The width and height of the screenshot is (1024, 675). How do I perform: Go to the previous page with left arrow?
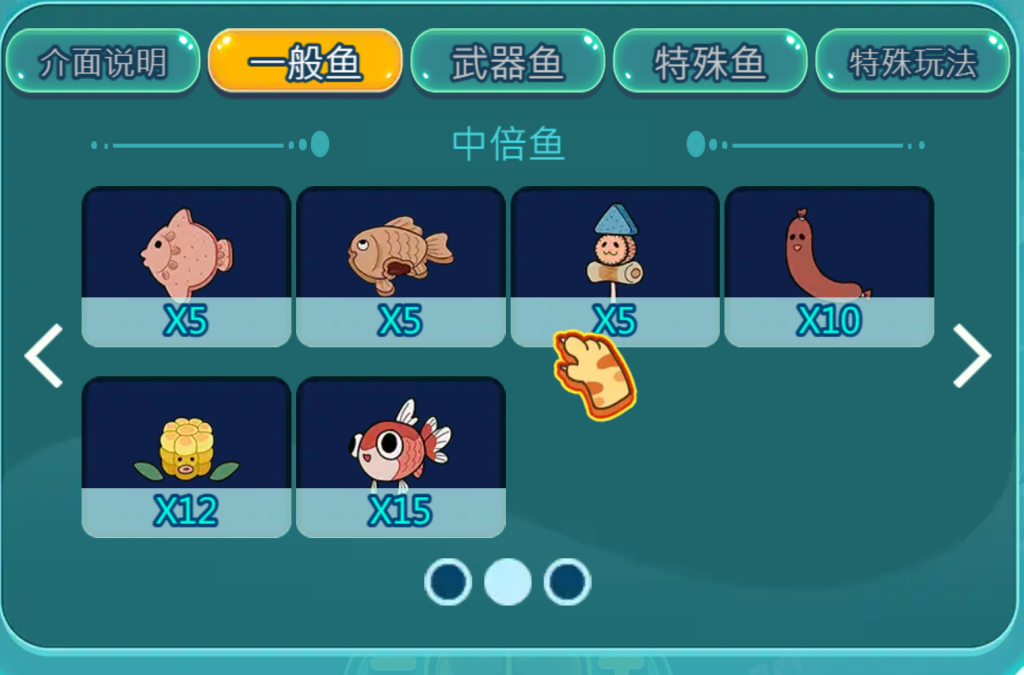(44, 356)
